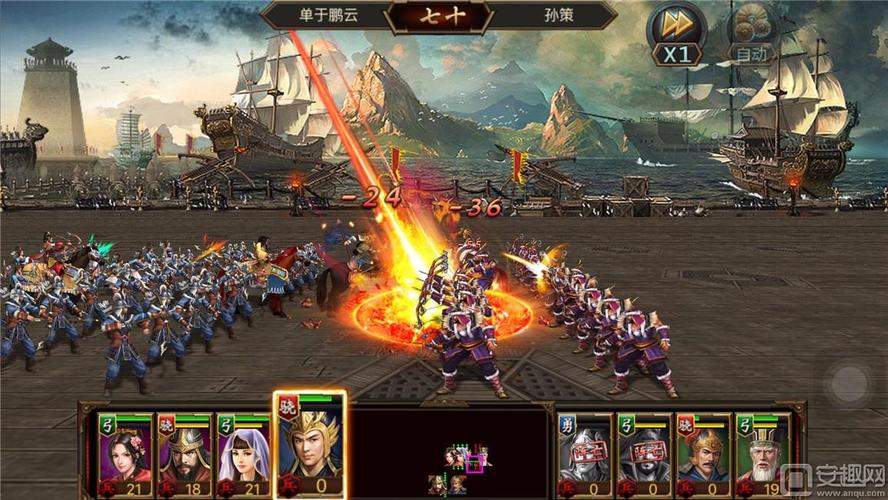Click the battlefield formation minimap
Image resolution: width=888 pixels, height=500 pixels.
pyautogui.click(x=457, y=470)
